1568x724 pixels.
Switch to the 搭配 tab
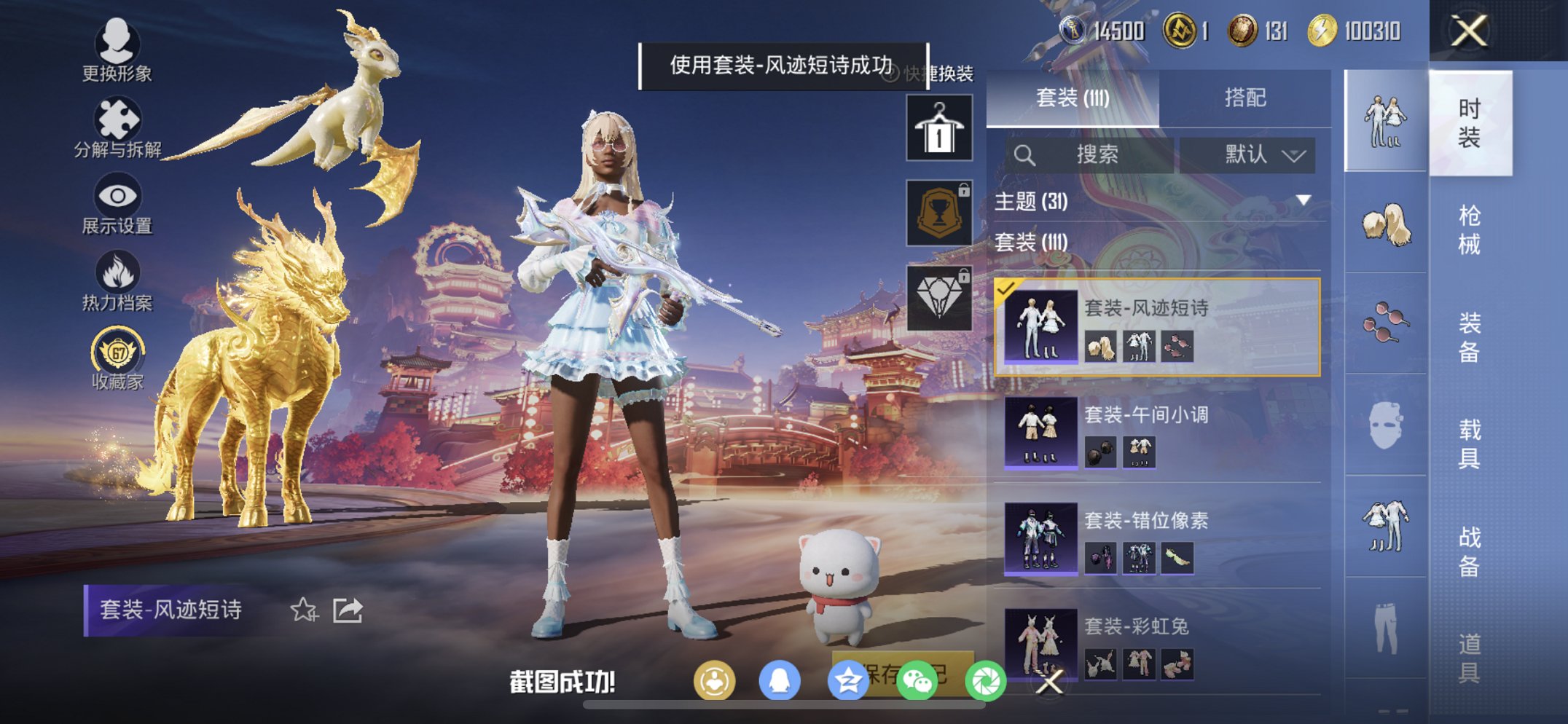click(1247, 95)
